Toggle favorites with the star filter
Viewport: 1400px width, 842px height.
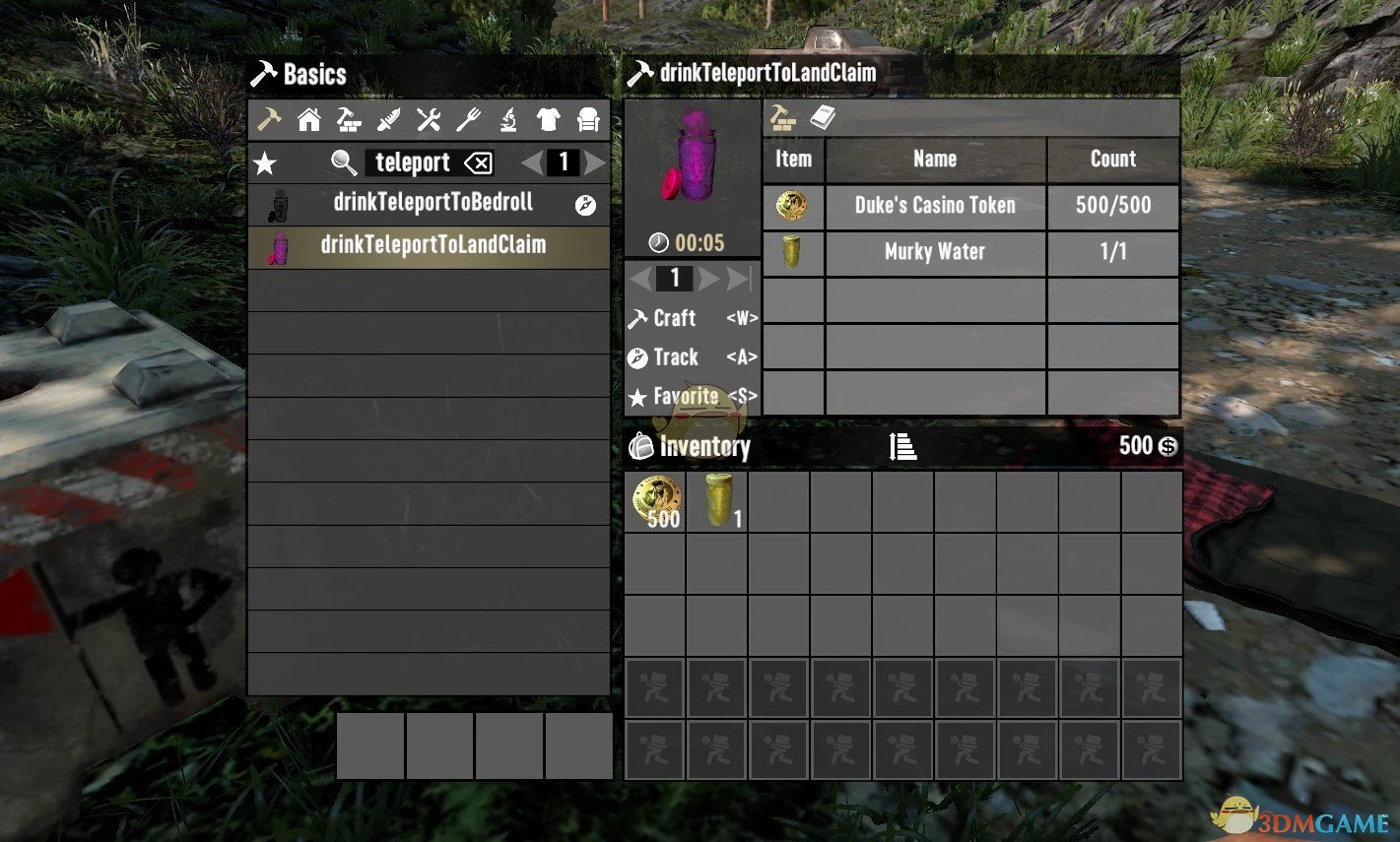(264, 162)
